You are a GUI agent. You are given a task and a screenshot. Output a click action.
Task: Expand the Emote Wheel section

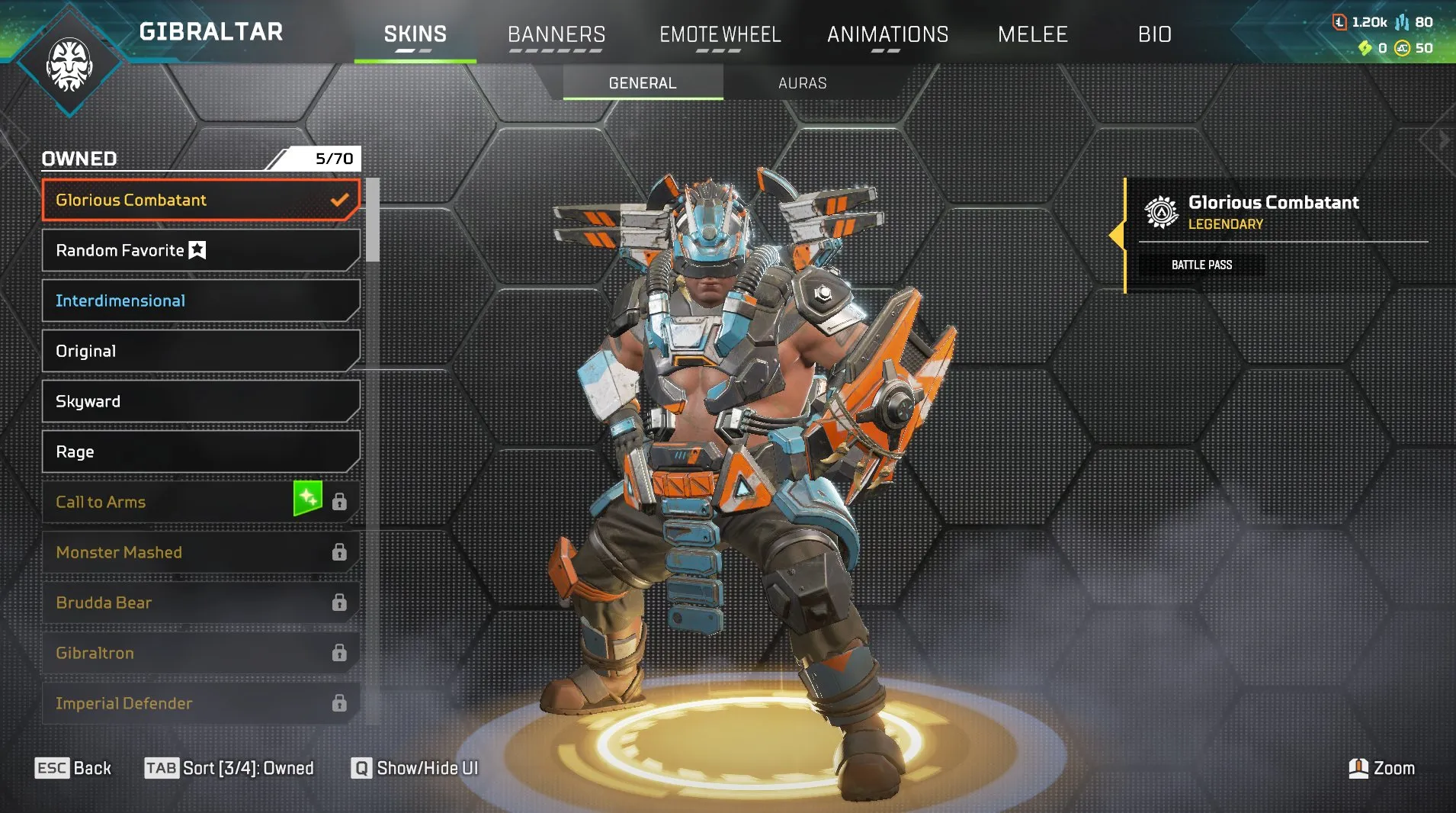tap(720, 34)
